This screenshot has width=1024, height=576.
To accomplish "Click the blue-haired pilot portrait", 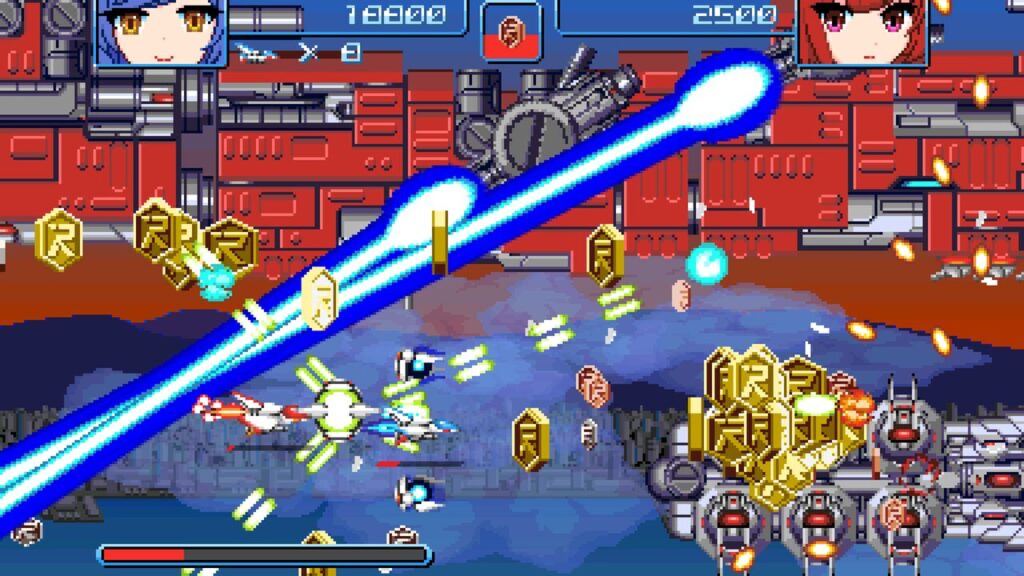I will pyautogui.click(x=160, y=30).
